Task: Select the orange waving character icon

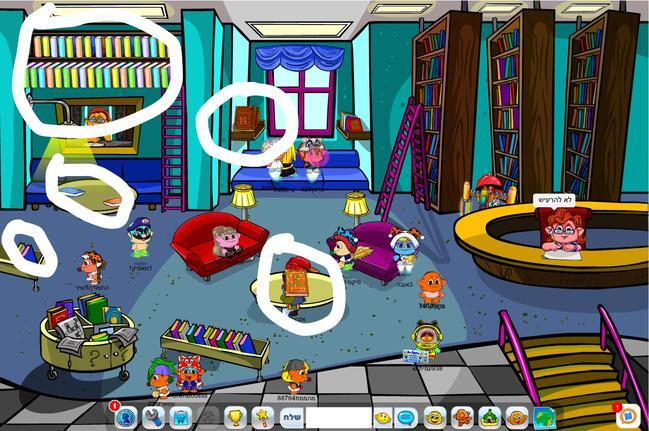Action: 462,417
